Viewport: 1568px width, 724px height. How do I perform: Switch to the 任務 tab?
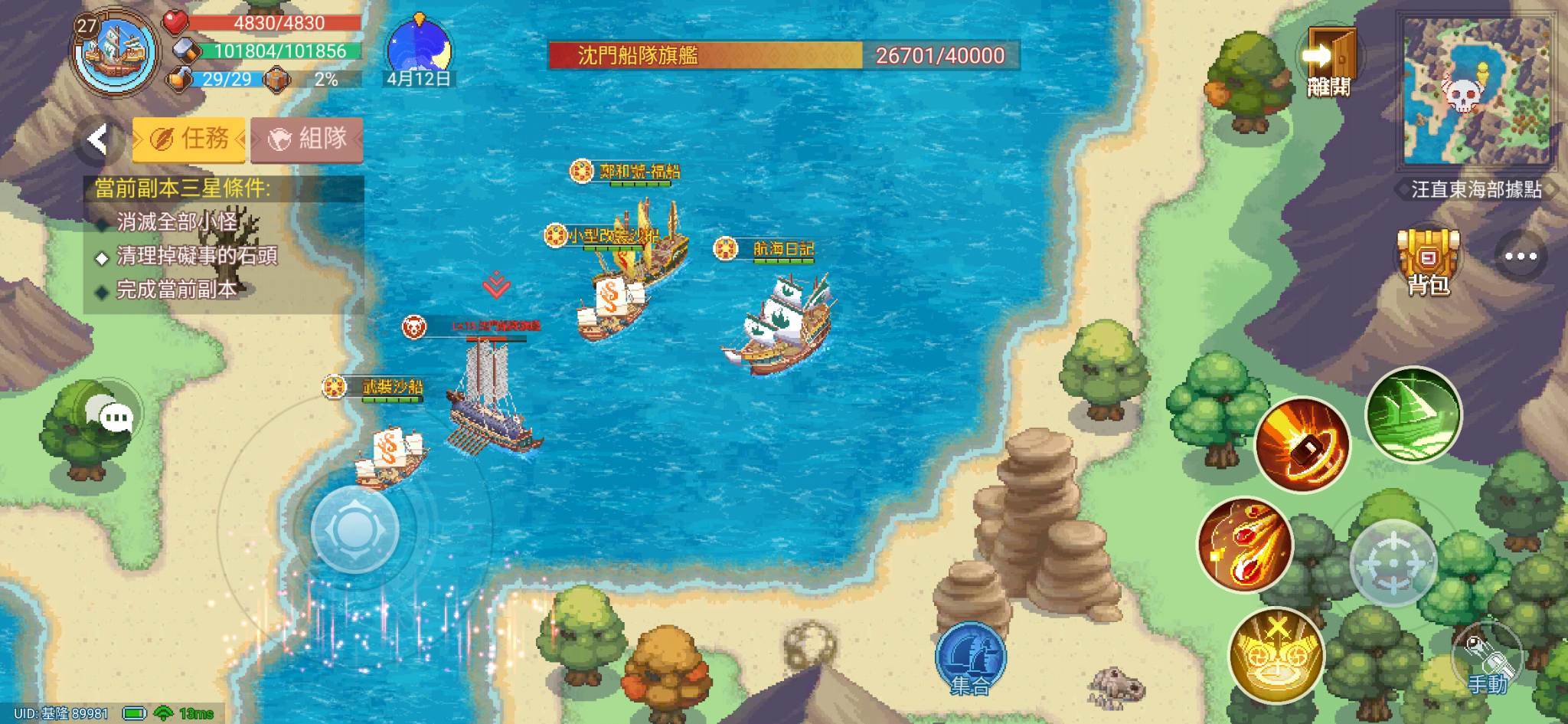[x=189, y=139]
